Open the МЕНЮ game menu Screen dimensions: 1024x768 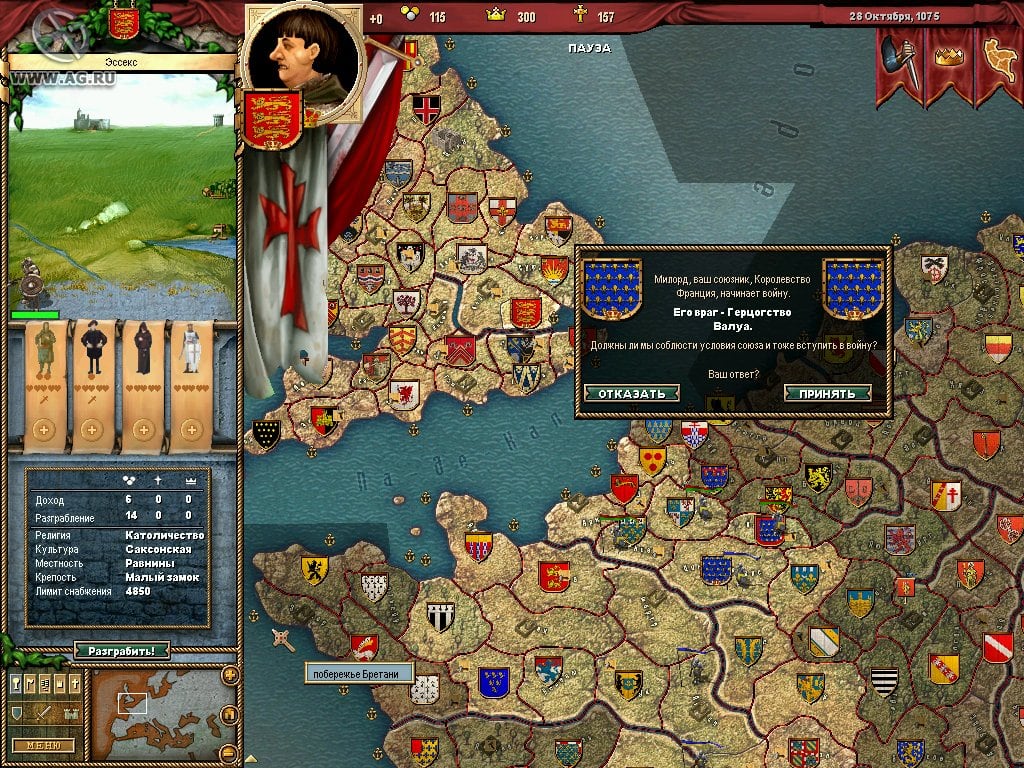point(44,745)
